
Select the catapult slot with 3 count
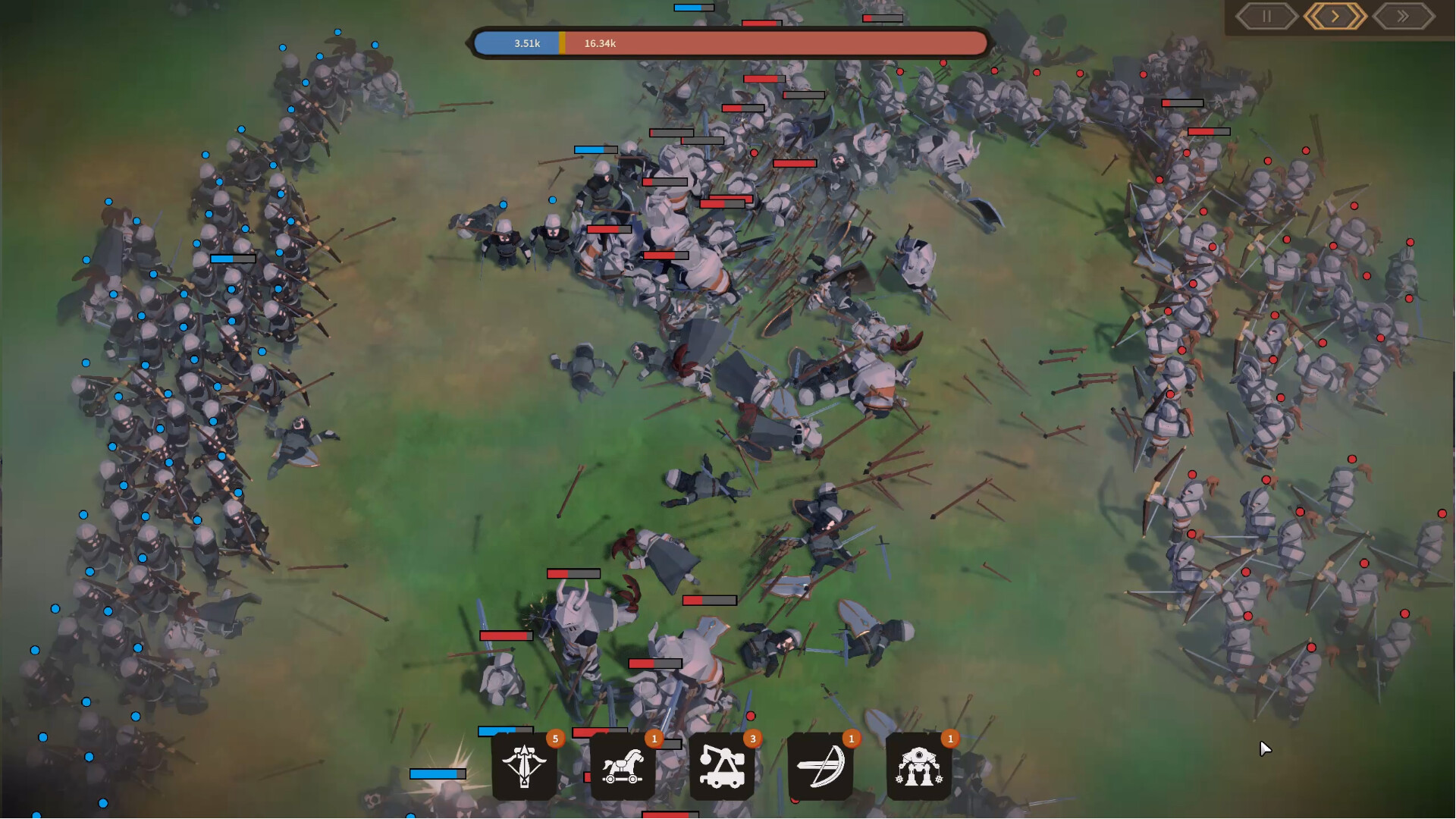point(722,767)
